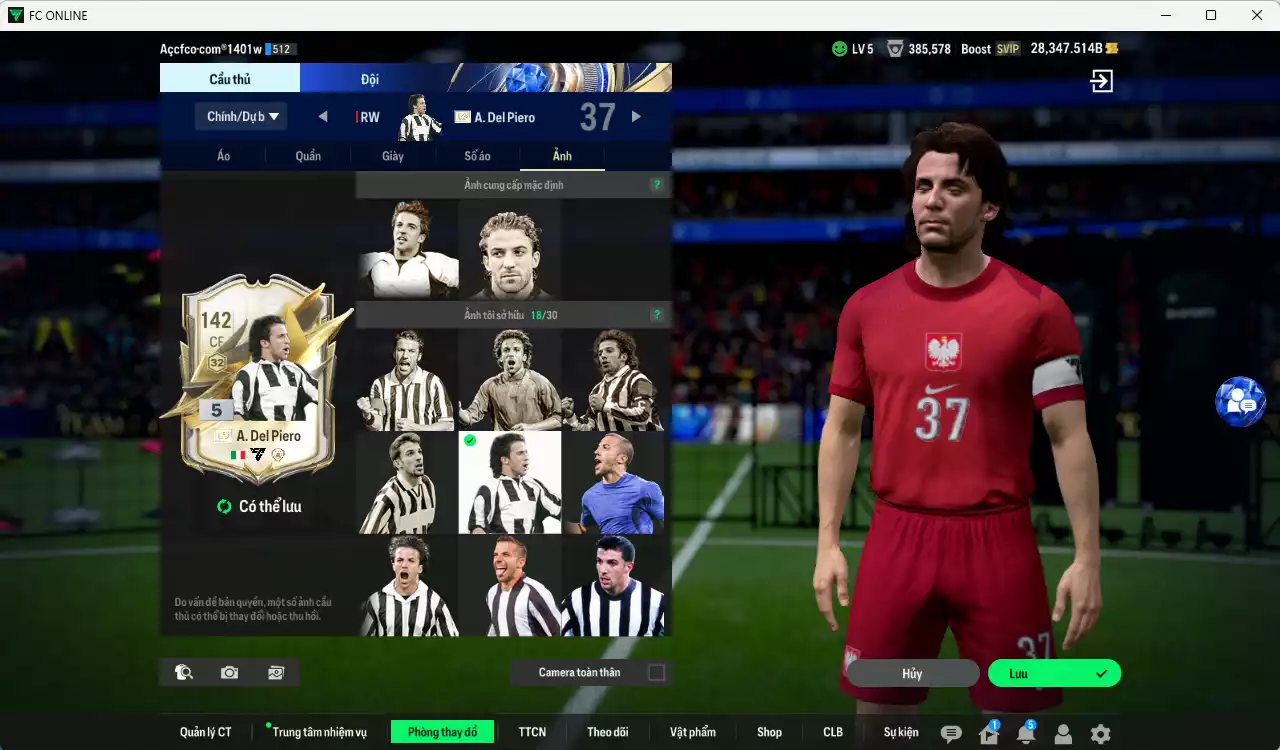Screen dimensions: 1280x750
Task: Click the camera capture icon
Action: [x=228, y=672]
